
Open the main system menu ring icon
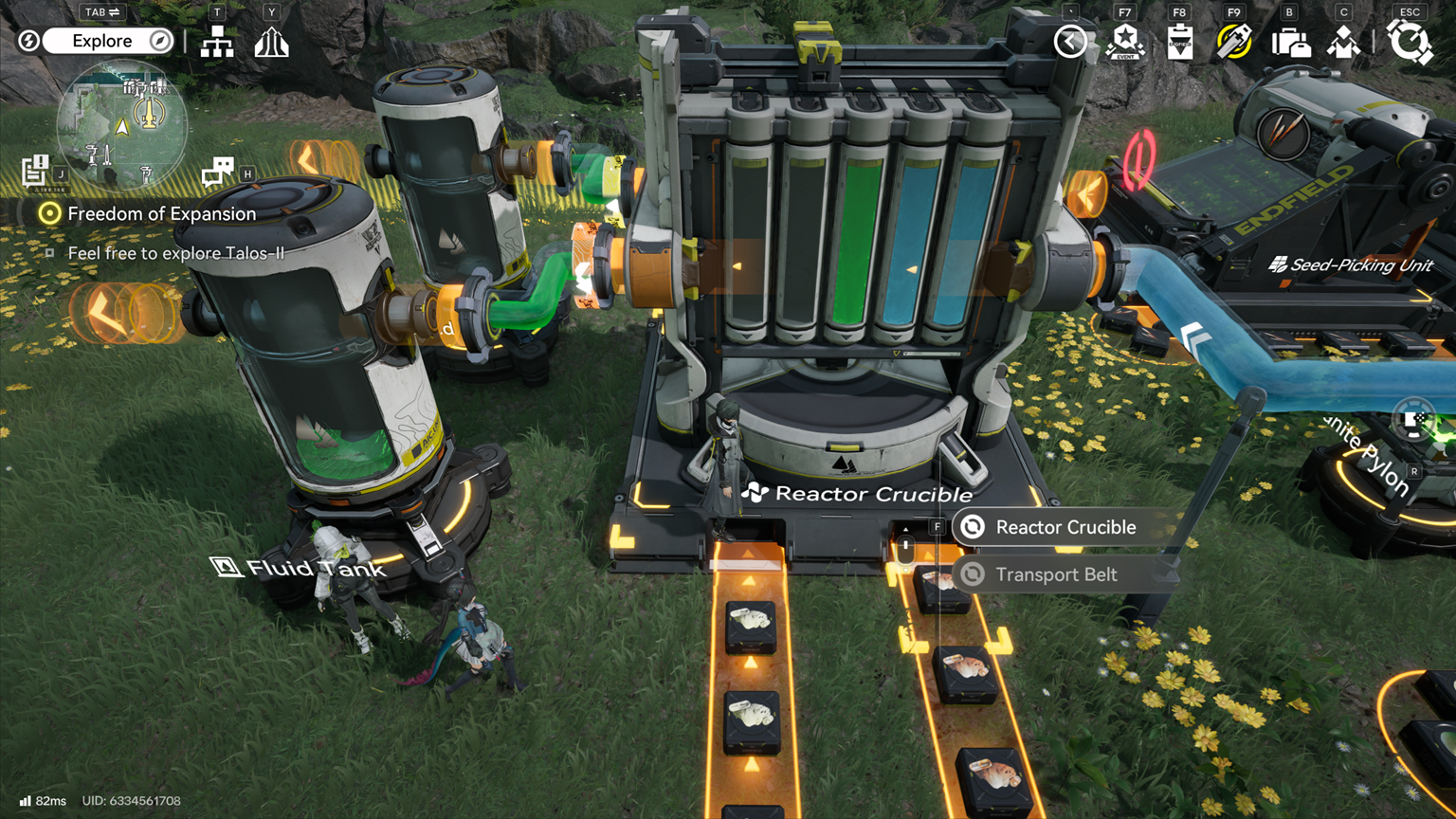(x=1410, y=42)
